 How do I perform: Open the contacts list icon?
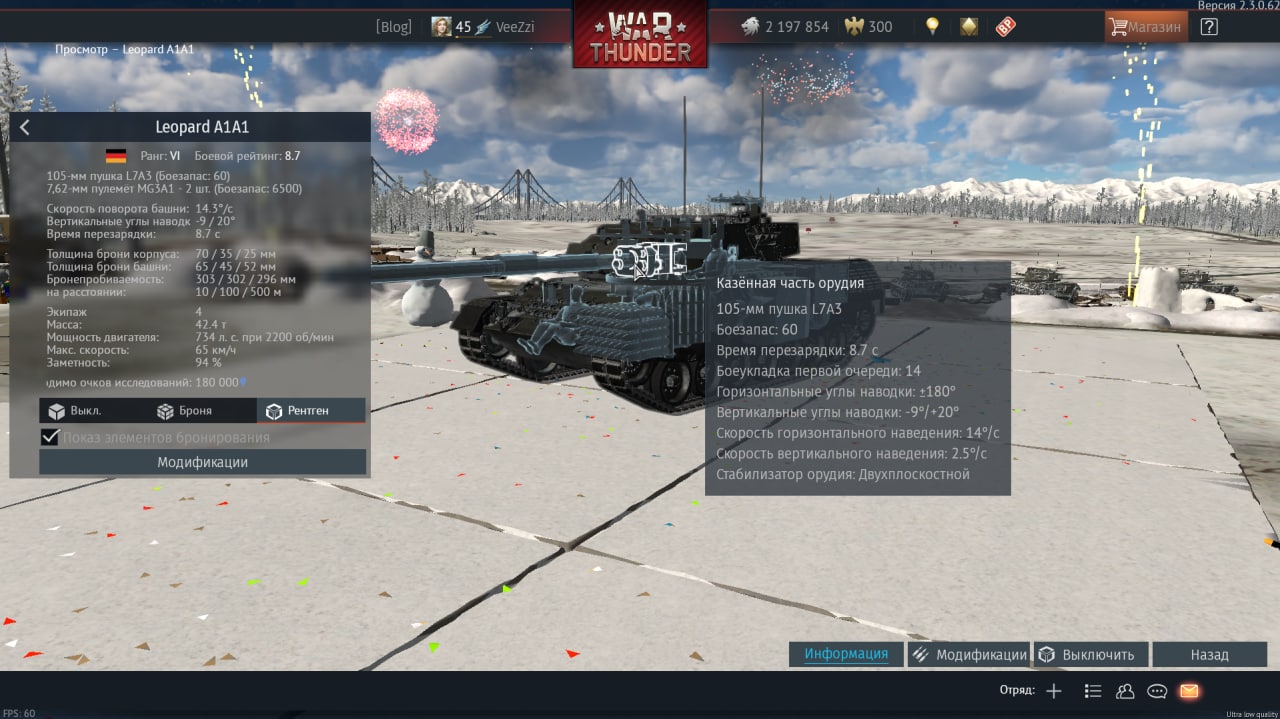point(1125,691)
